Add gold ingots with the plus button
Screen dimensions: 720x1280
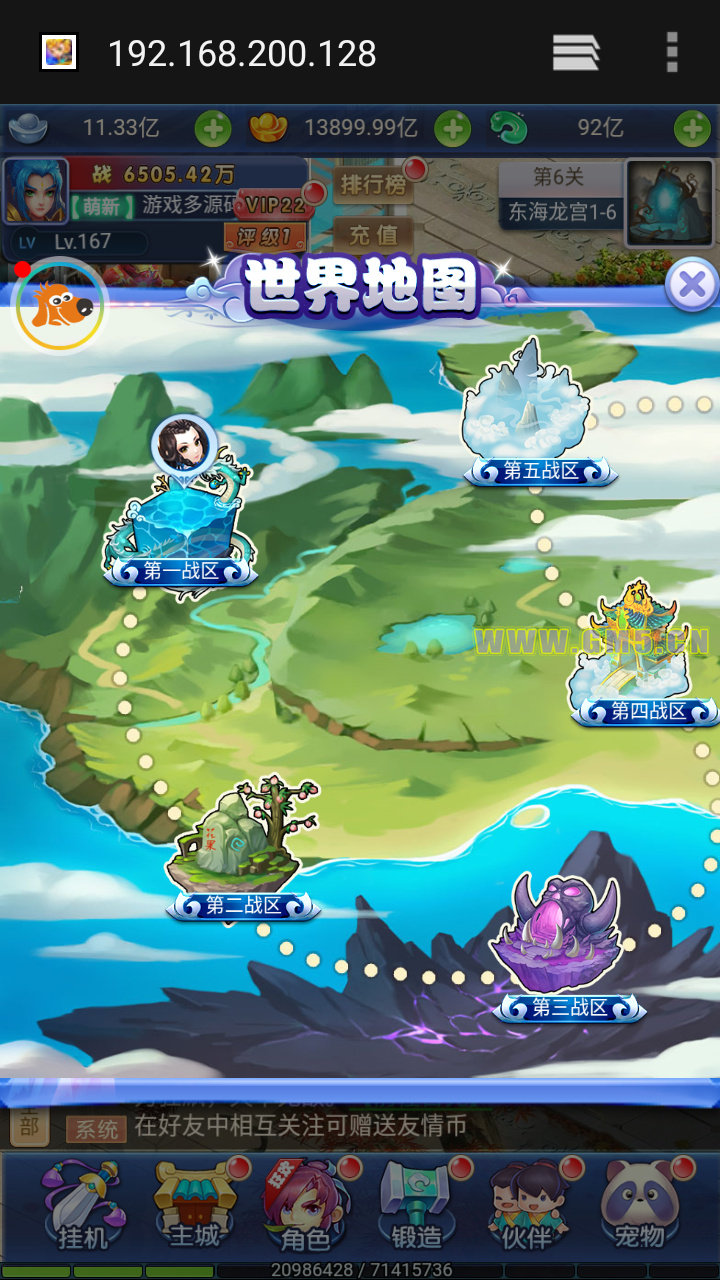point(452,129)
